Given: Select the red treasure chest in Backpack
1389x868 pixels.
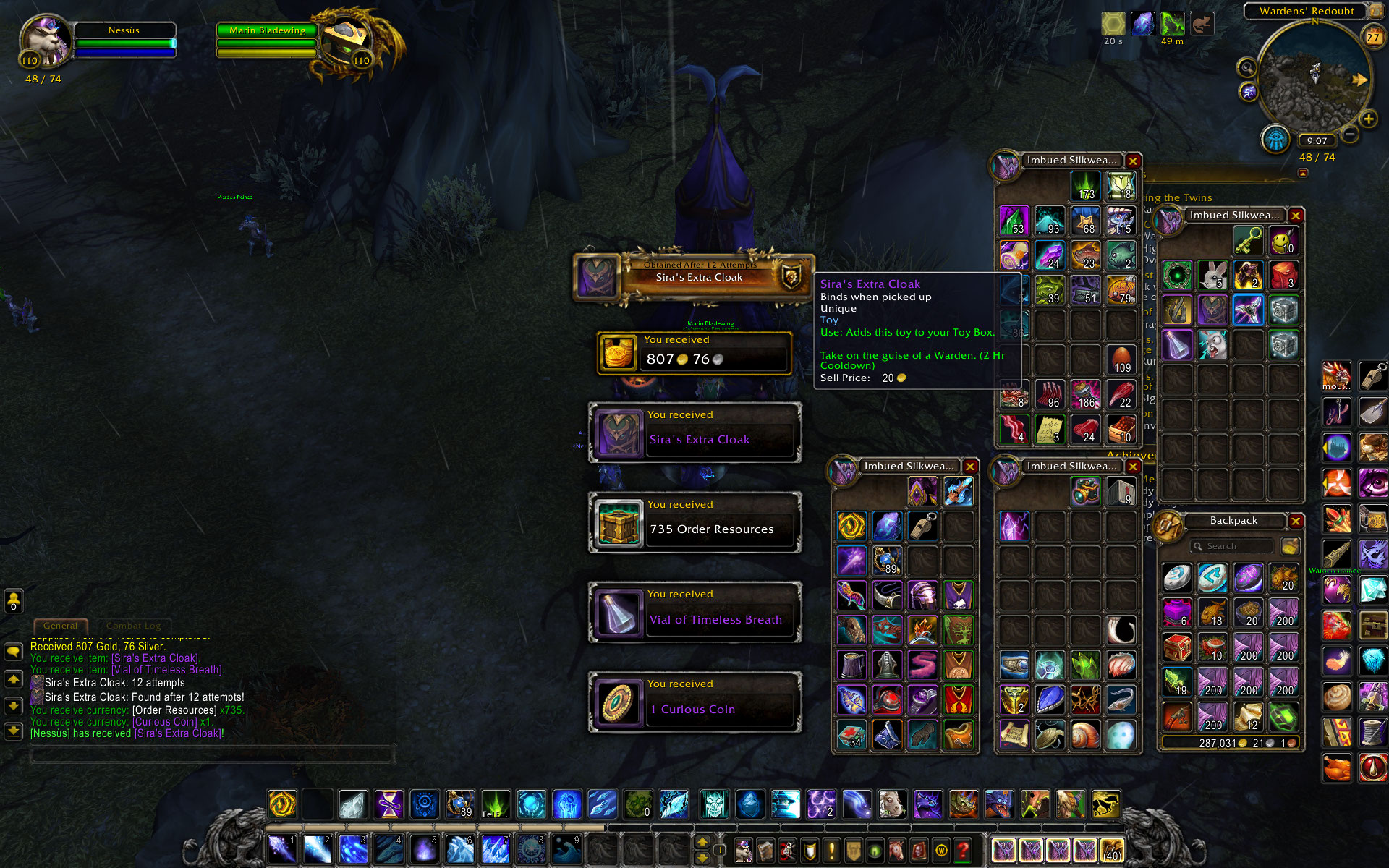Looking at the screenshot, I should (1177, 647).
